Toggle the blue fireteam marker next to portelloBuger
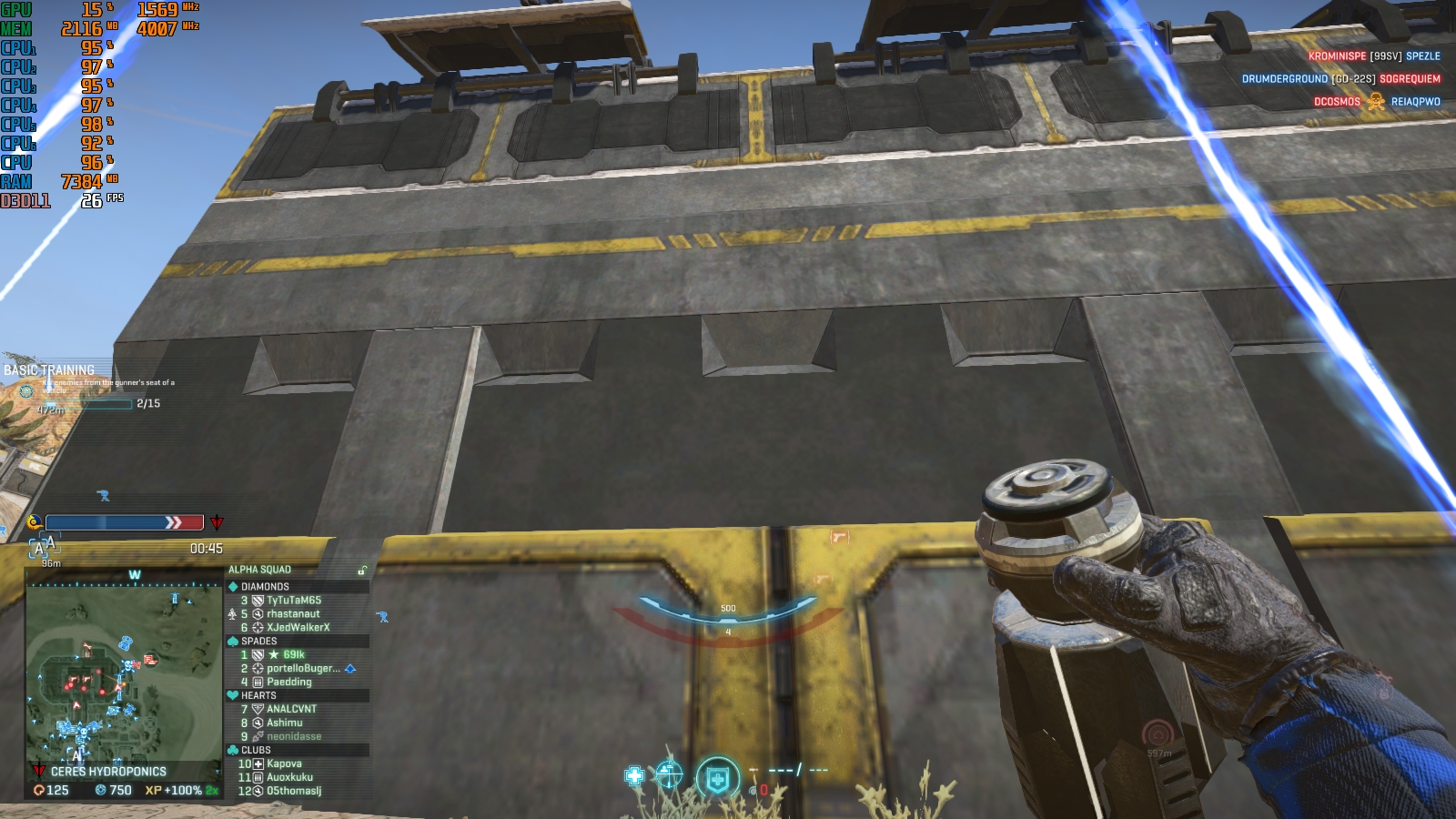 coord(350,669)
